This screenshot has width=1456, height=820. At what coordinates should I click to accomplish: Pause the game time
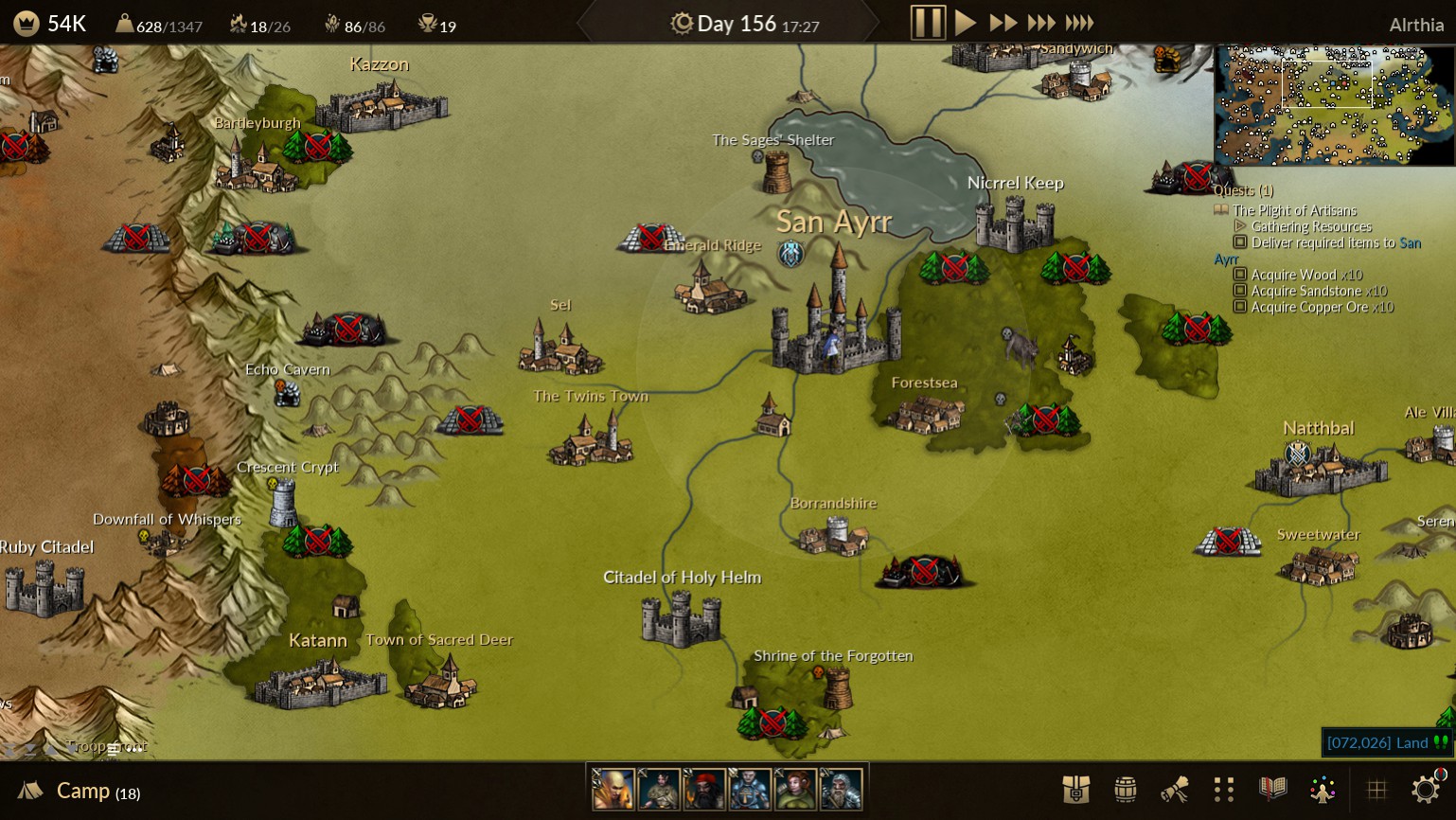(928, 23)
